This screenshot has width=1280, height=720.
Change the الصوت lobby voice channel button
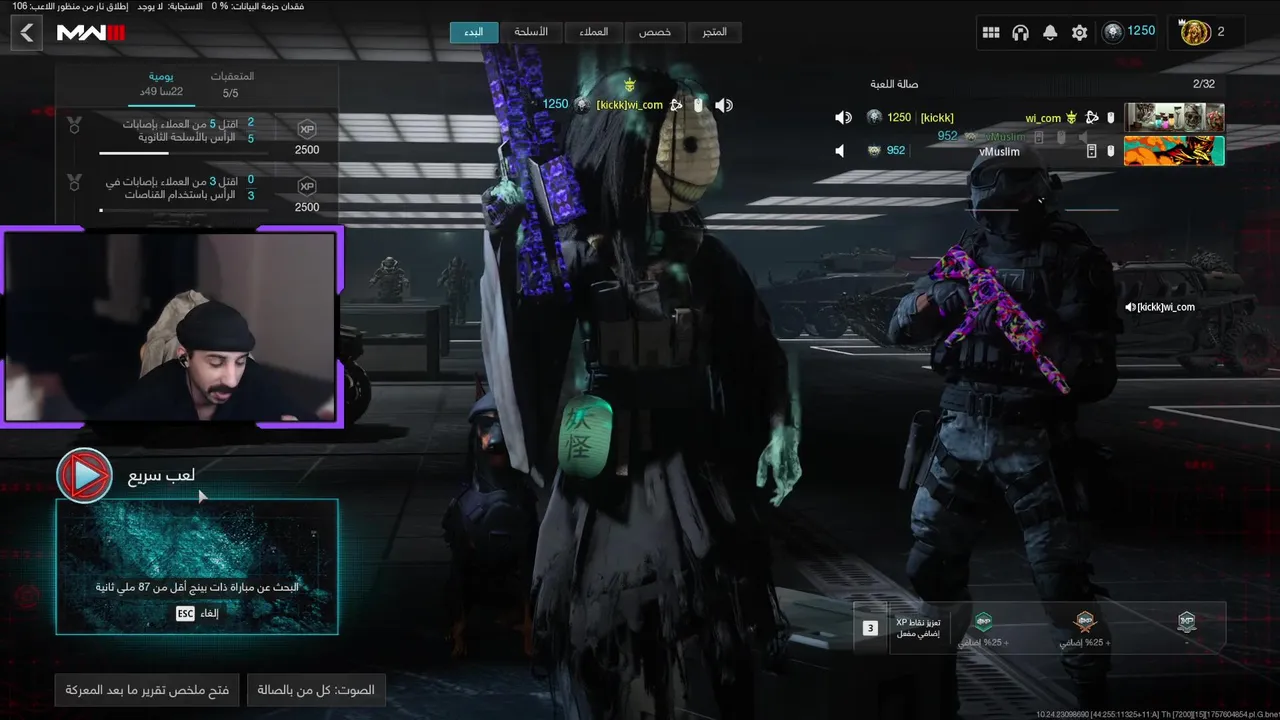tap(316, 690)
